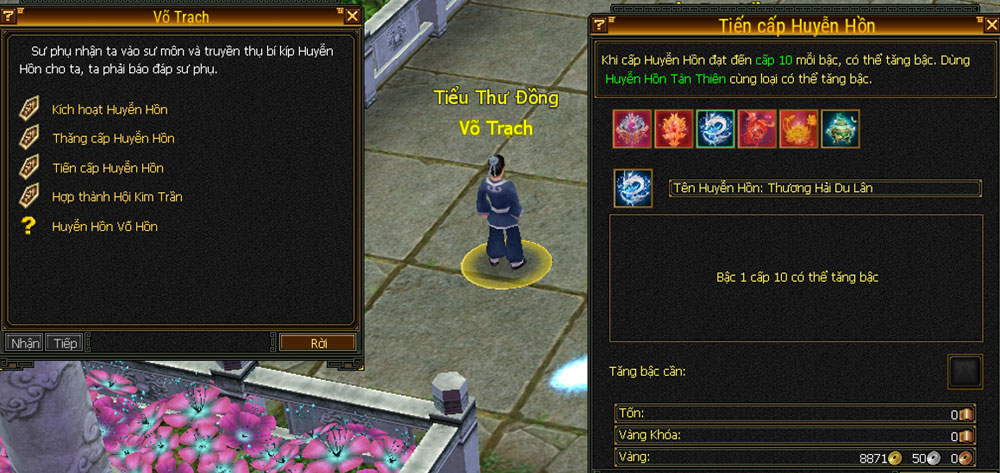Pick the green cauldron Huyễn Hồn icon

[x=840, y=129]
